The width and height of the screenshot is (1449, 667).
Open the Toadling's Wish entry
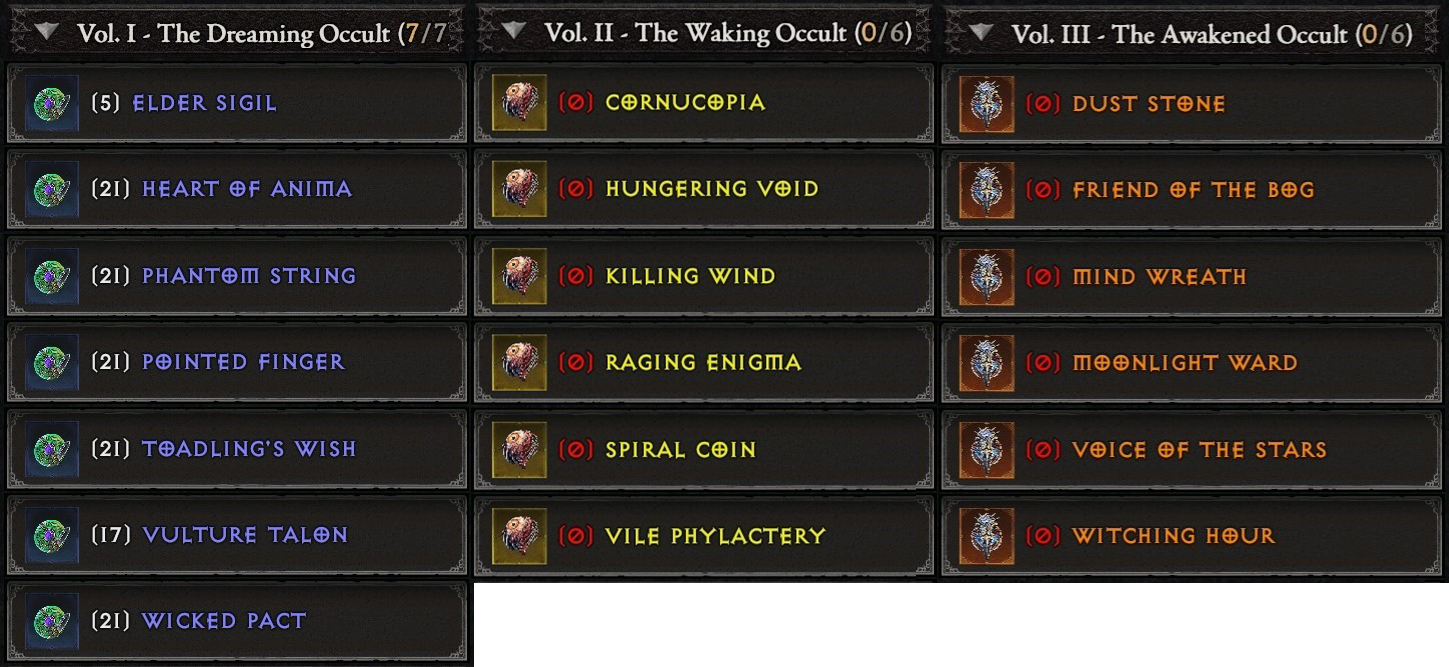[x=236, y=449]
